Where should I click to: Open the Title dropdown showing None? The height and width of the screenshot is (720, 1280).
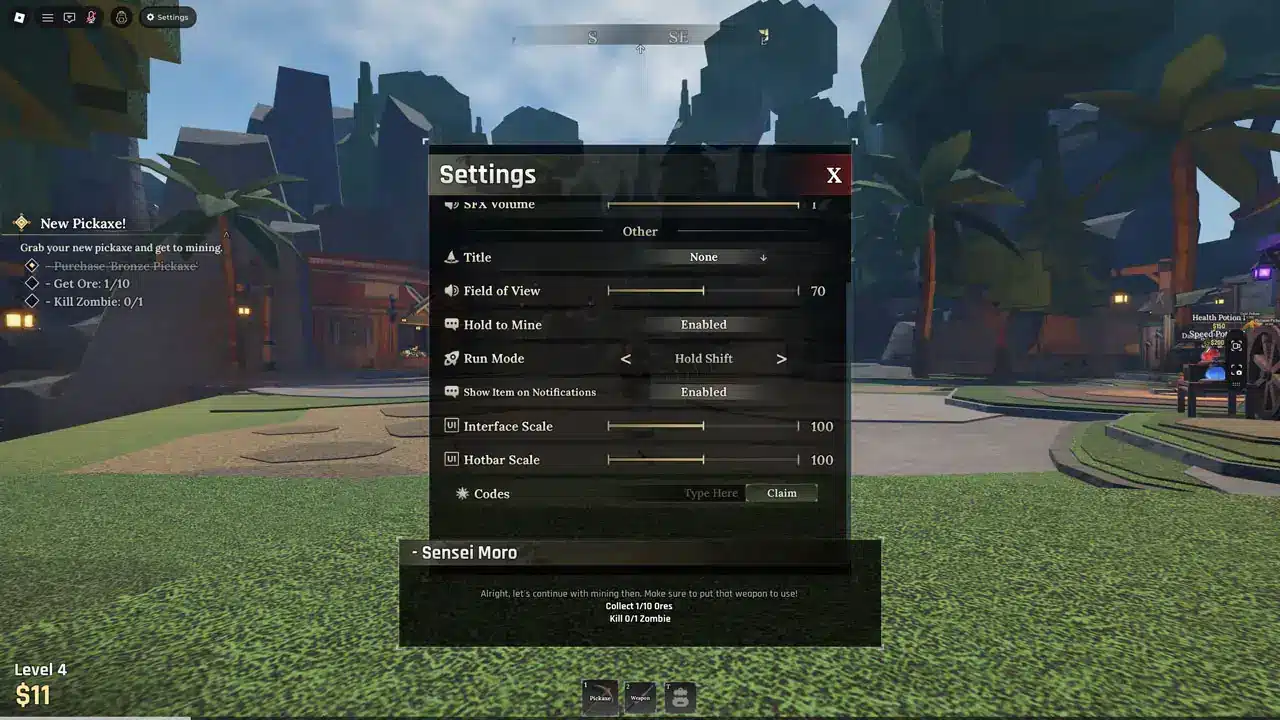pyautogui.click(x=703, y=257)
